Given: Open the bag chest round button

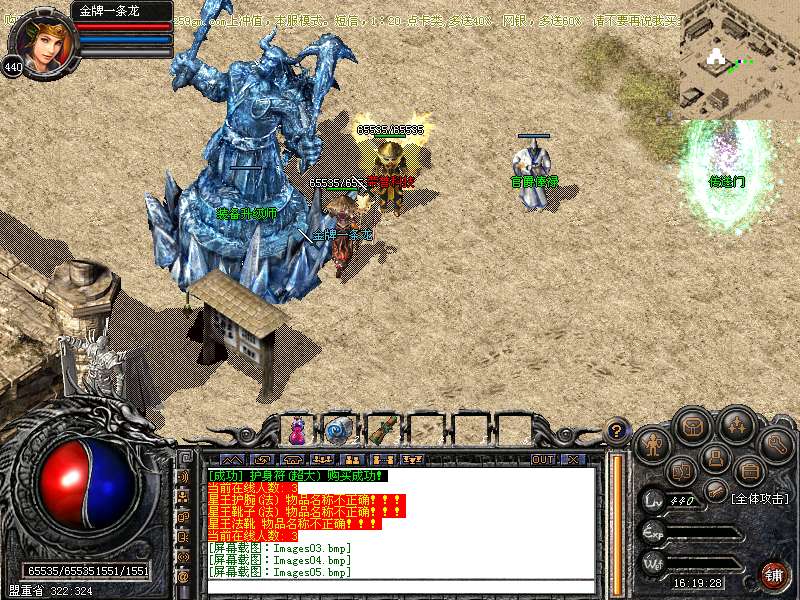Looking at the screenshot, I should (692, 424).
